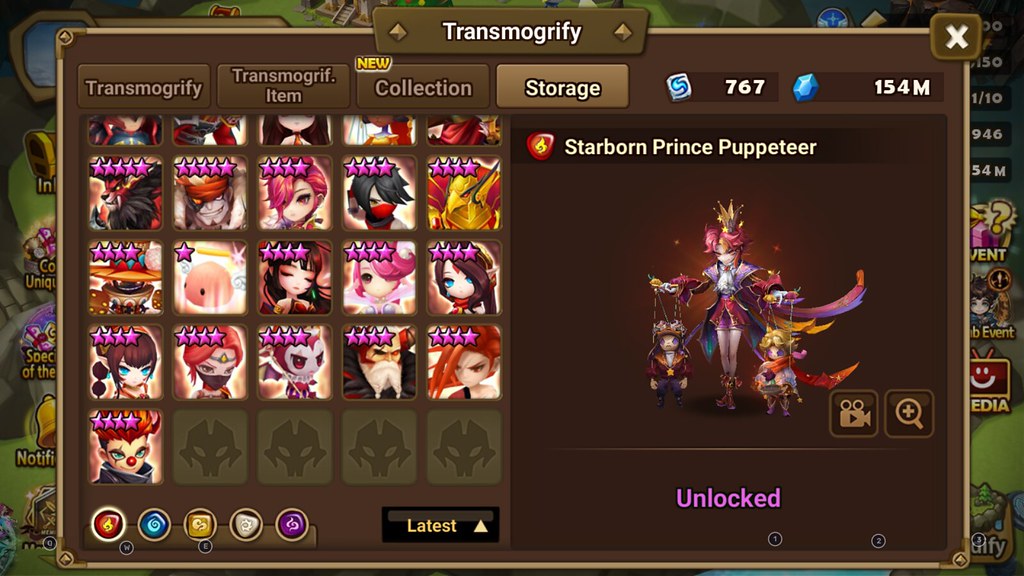The height and width of the screenshot is (576, 1024).
Task: Open the Transmogrif. Item tab
Action: pyautogui.click(x=283, y=87)
